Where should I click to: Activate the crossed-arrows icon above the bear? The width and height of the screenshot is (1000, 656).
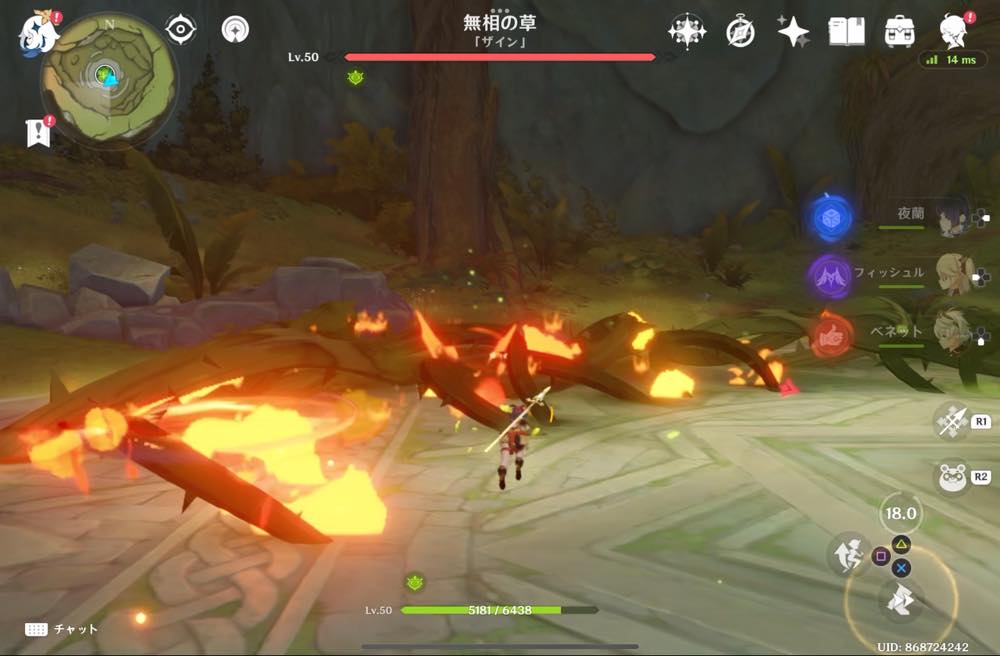point(952,422)
